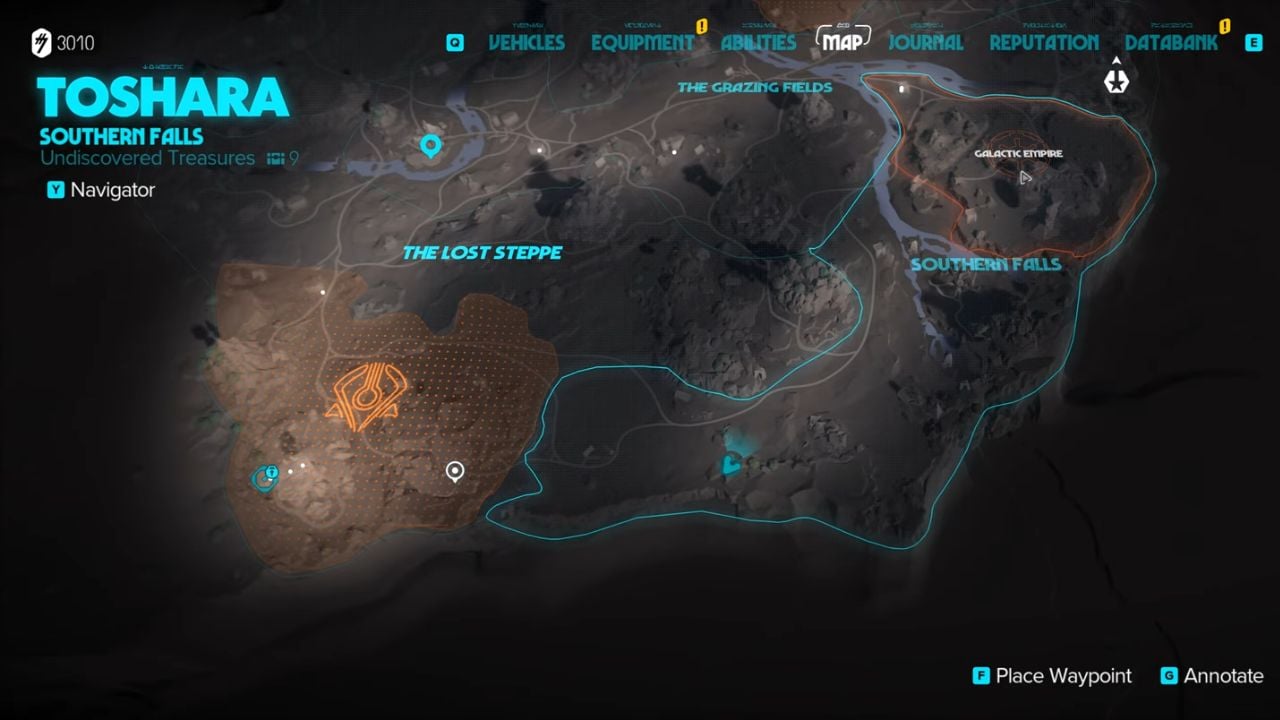
Task: Select the fast travel star icon top right
Action: click(1116, 81)
